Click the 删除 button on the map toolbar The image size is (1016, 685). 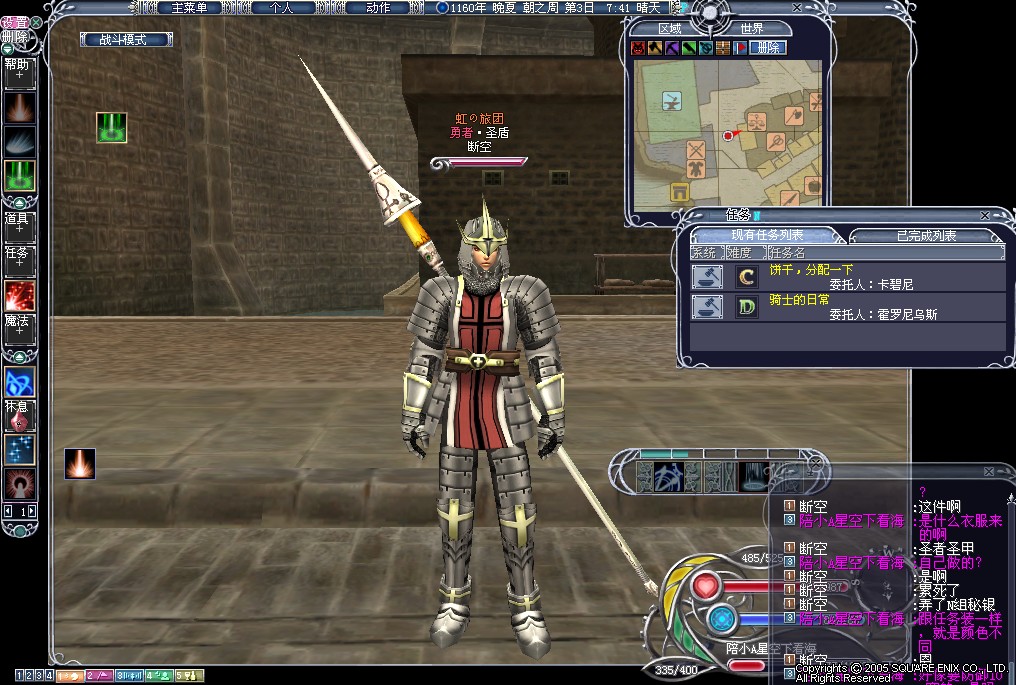point(768,47)
